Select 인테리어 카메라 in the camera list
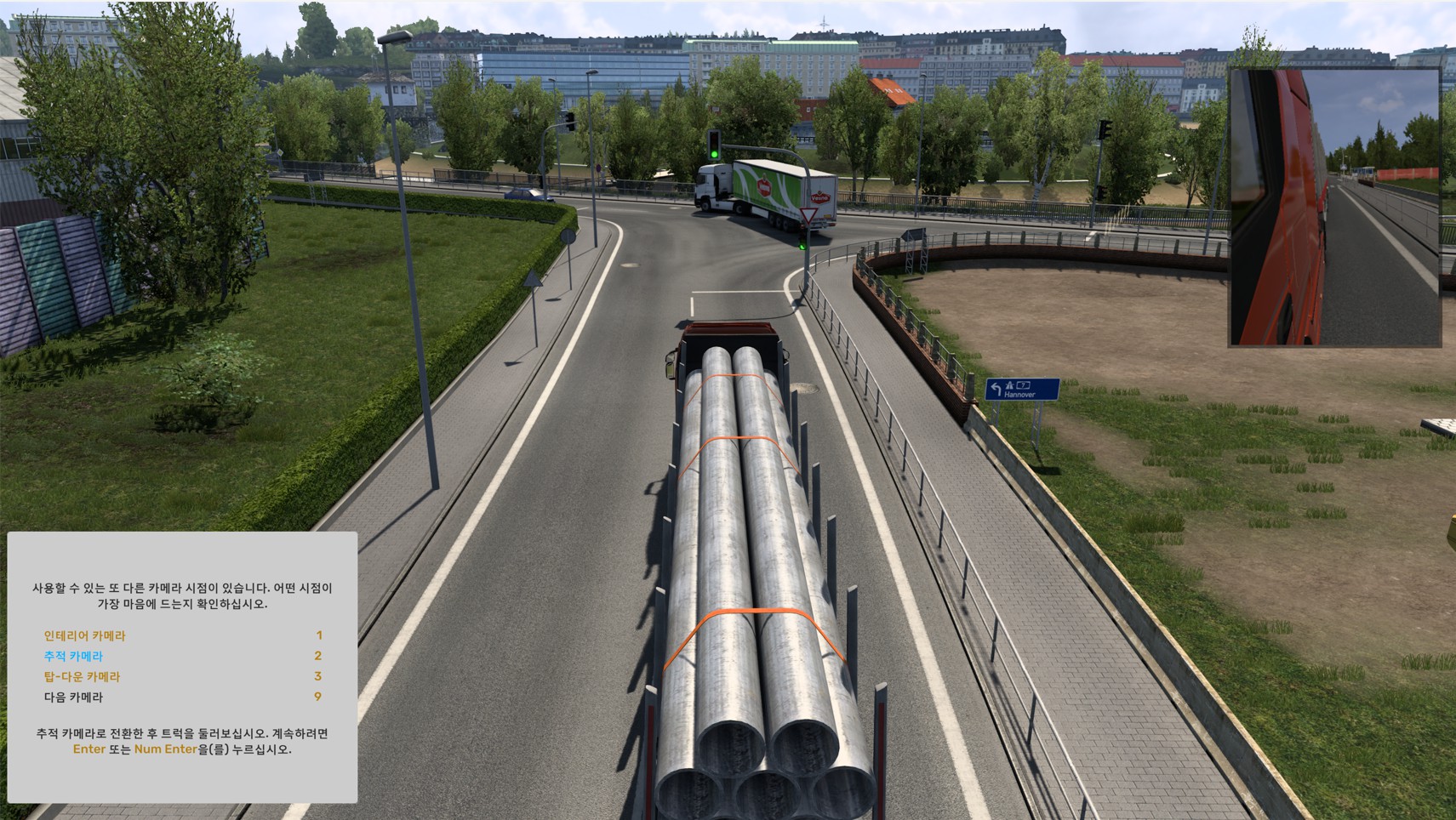Viewport: 1456px width, 820px height. pyautogui.click(x=85, y=635)
